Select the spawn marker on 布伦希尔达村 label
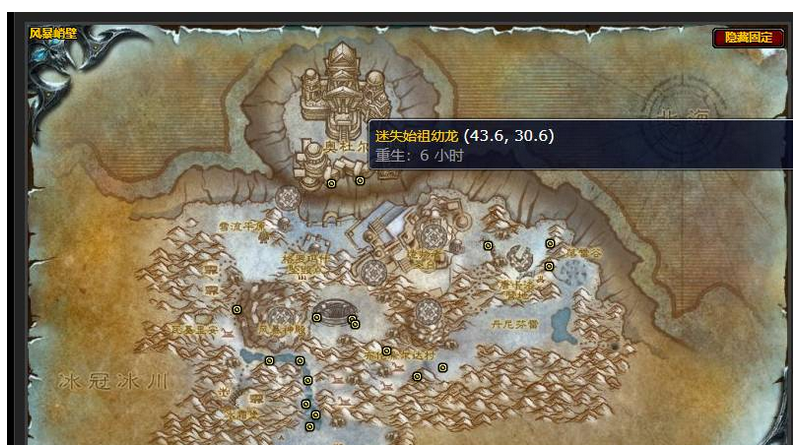This screenshot has width=793, height=445. point(386,351)
